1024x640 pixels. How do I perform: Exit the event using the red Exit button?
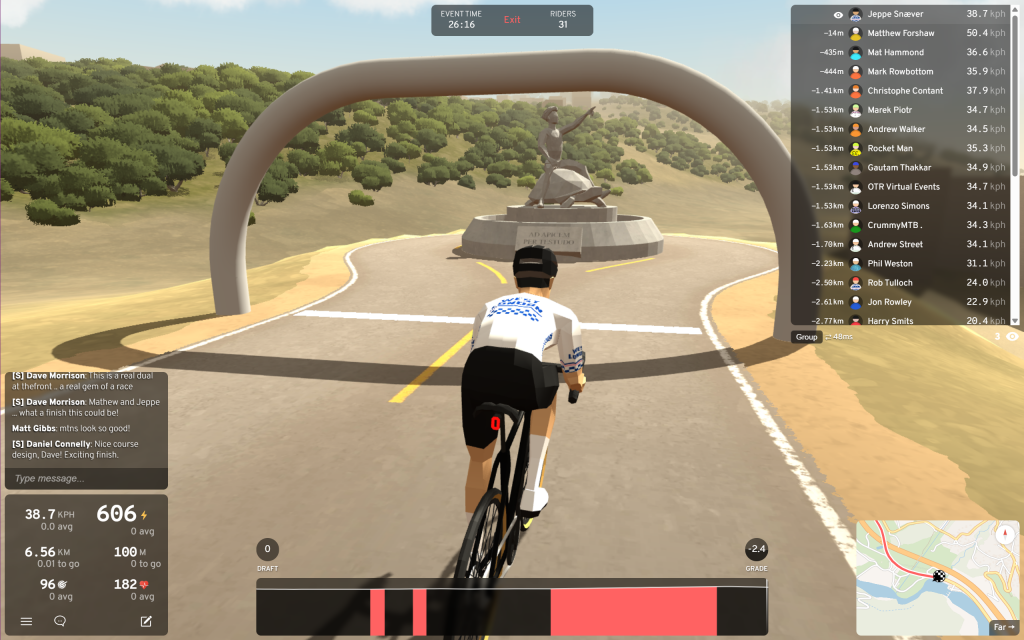(x=512, y=20)
